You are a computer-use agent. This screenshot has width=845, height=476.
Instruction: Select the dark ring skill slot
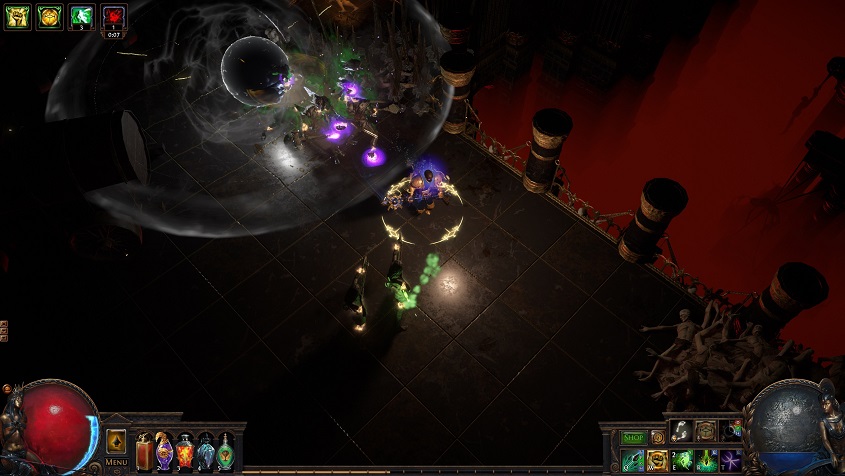[x=731, y=431]
